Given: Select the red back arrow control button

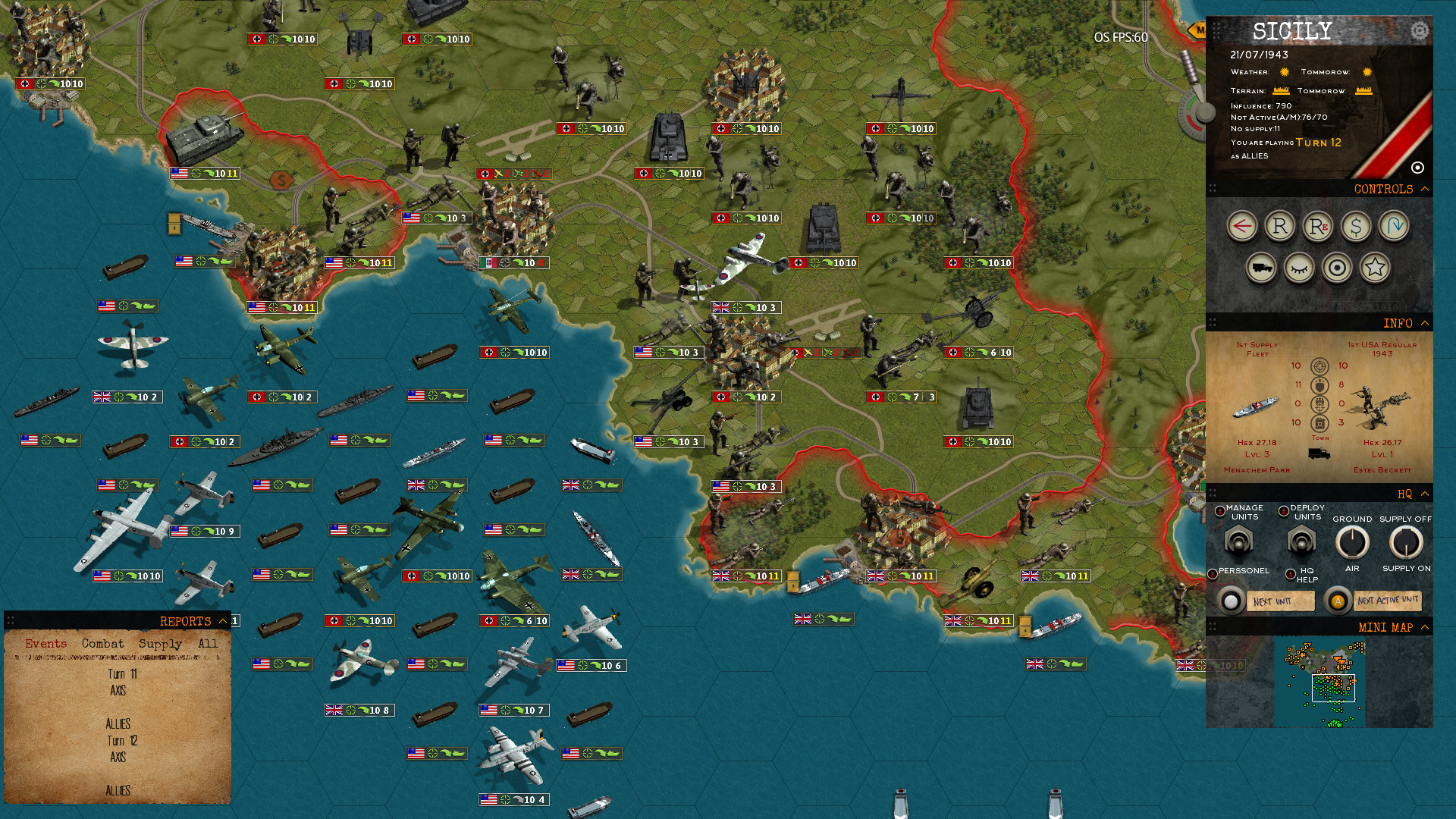Looking at the screenshot, I should pyautogui.click(x=1241, y=226).
